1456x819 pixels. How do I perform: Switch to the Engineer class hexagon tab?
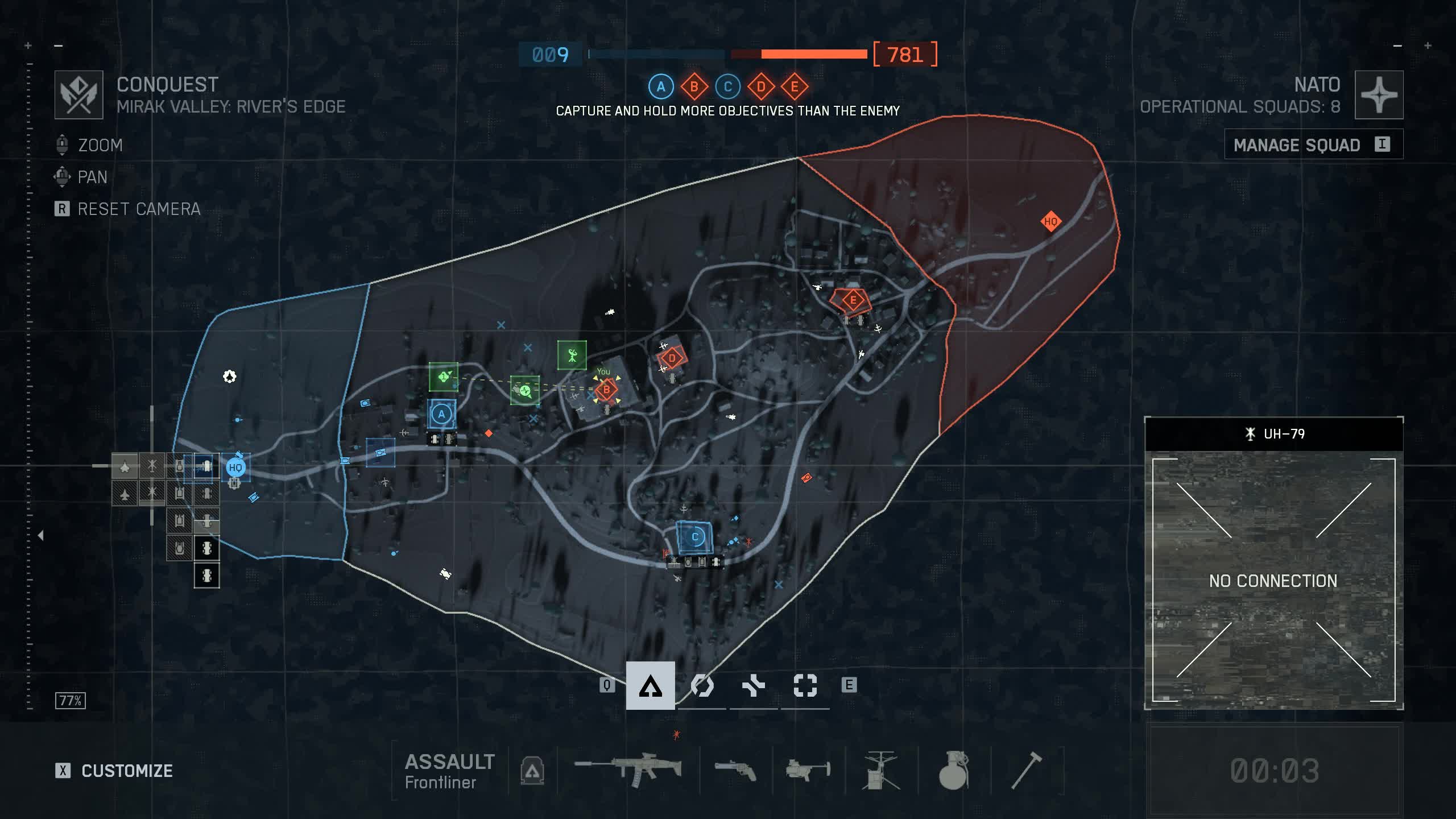tap(702, 685)
